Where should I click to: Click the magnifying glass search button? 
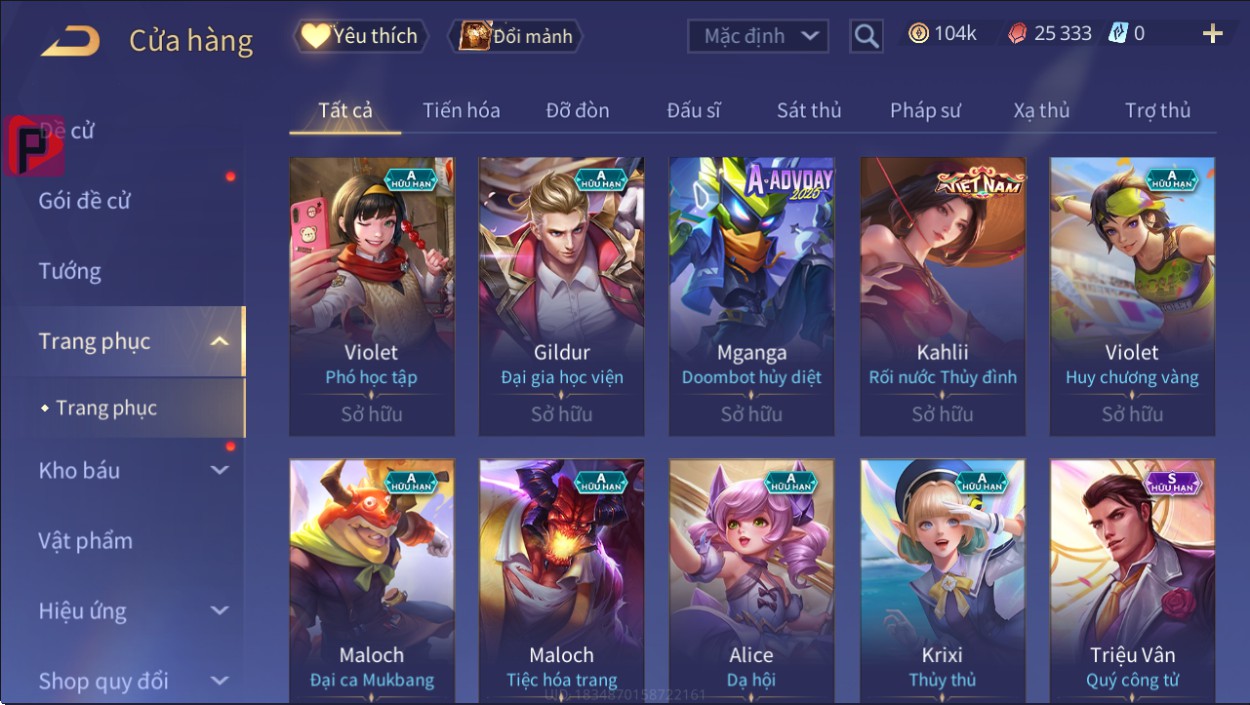866,37
